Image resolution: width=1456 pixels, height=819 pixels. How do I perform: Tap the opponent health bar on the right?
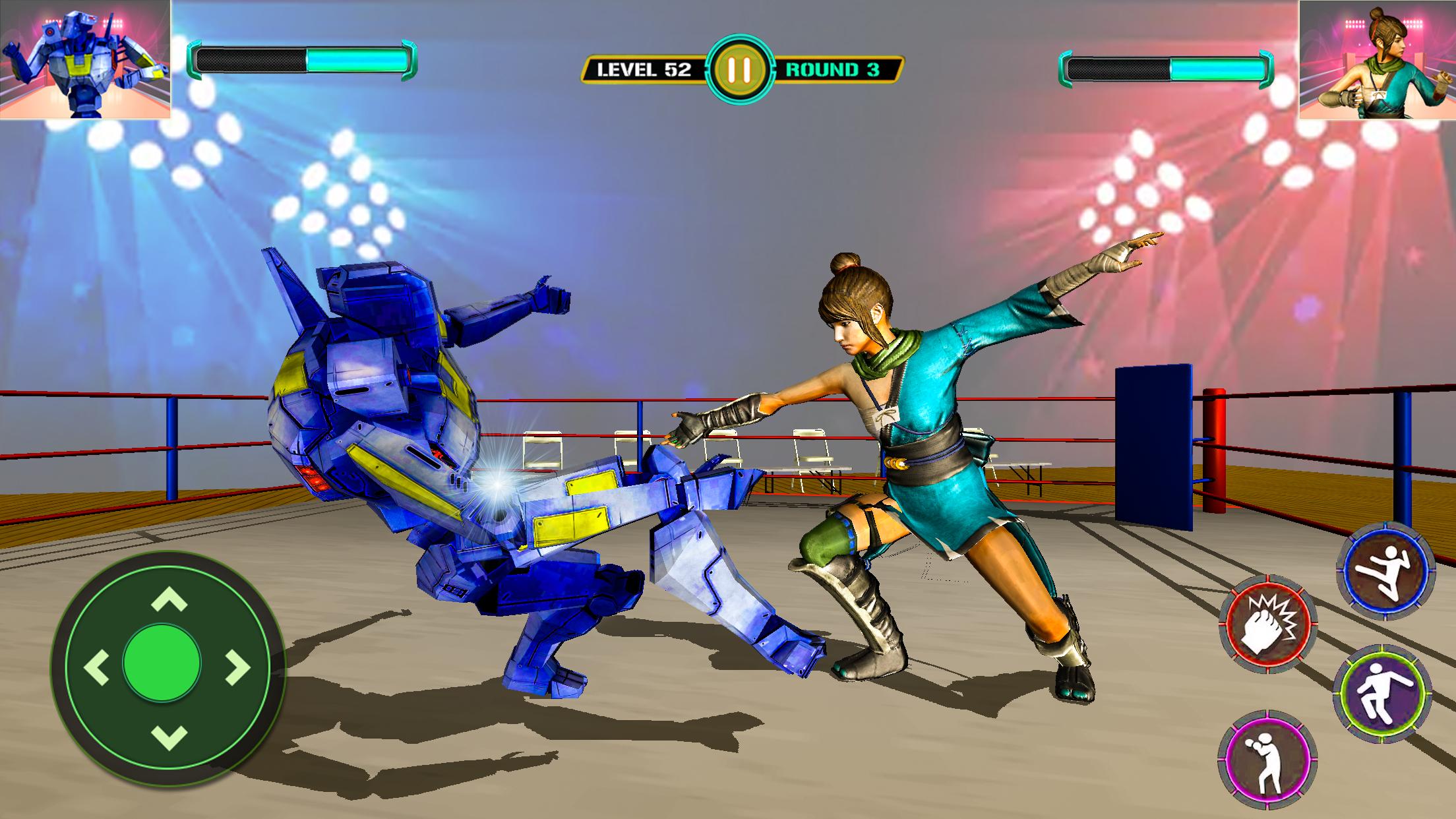tap(1167, 66)
